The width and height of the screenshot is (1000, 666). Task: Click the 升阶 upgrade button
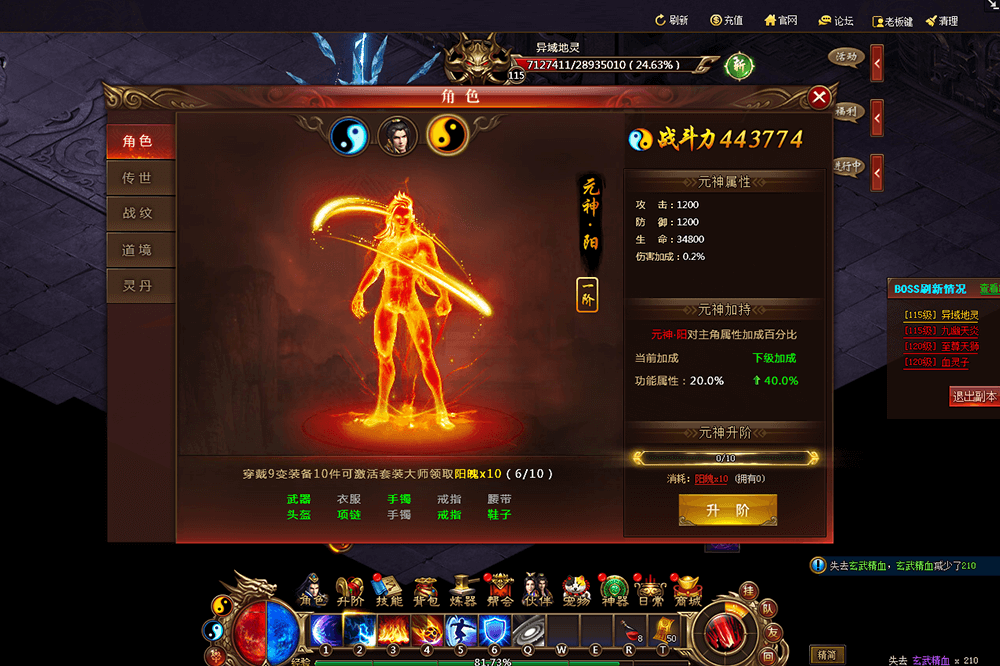(727, 510)
